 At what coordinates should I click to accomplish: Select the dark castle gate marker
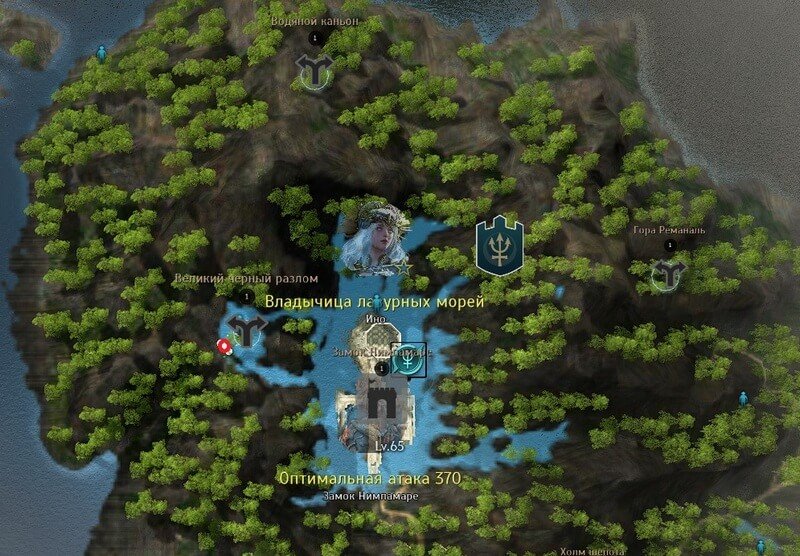point(379,402)
